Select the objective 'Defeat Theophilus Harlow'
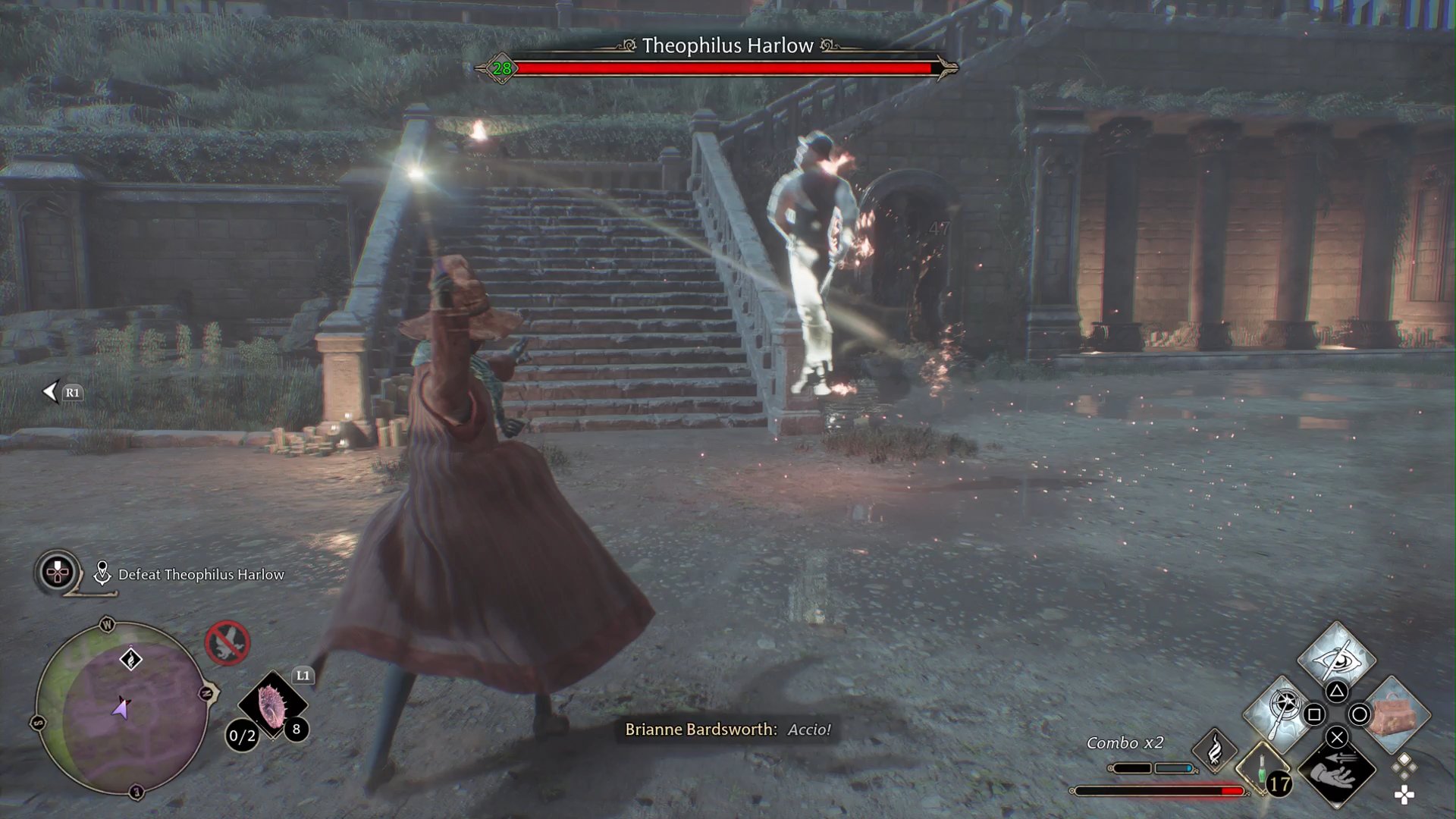The image size is (1456, 819). pyautogui.click(x=200, y=575)
